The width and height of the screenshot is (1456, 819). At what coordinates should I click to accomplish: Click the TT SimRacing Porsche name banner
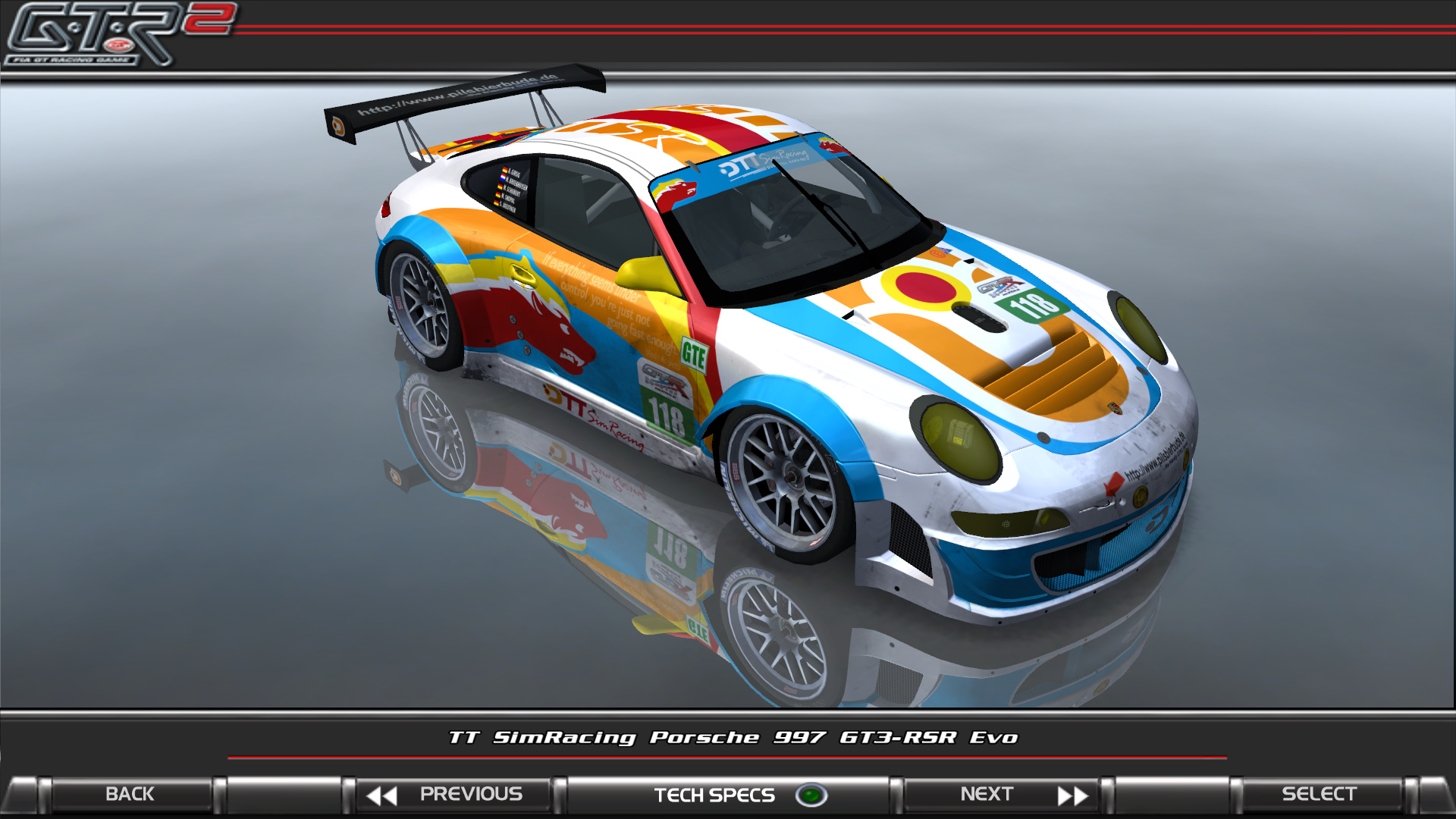(730, 735)
